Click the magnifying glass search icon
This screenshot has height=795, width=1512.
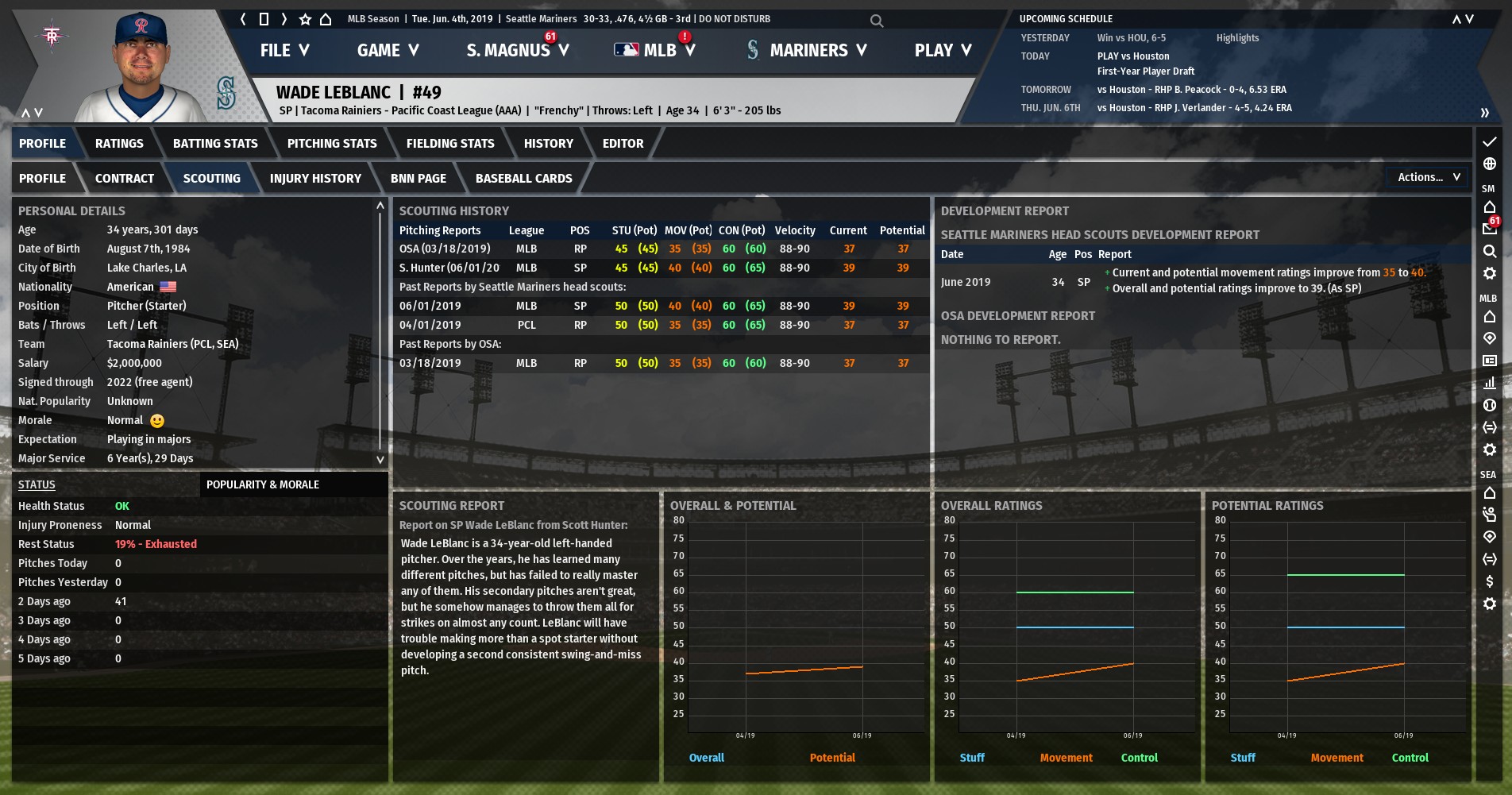[877, 21]
